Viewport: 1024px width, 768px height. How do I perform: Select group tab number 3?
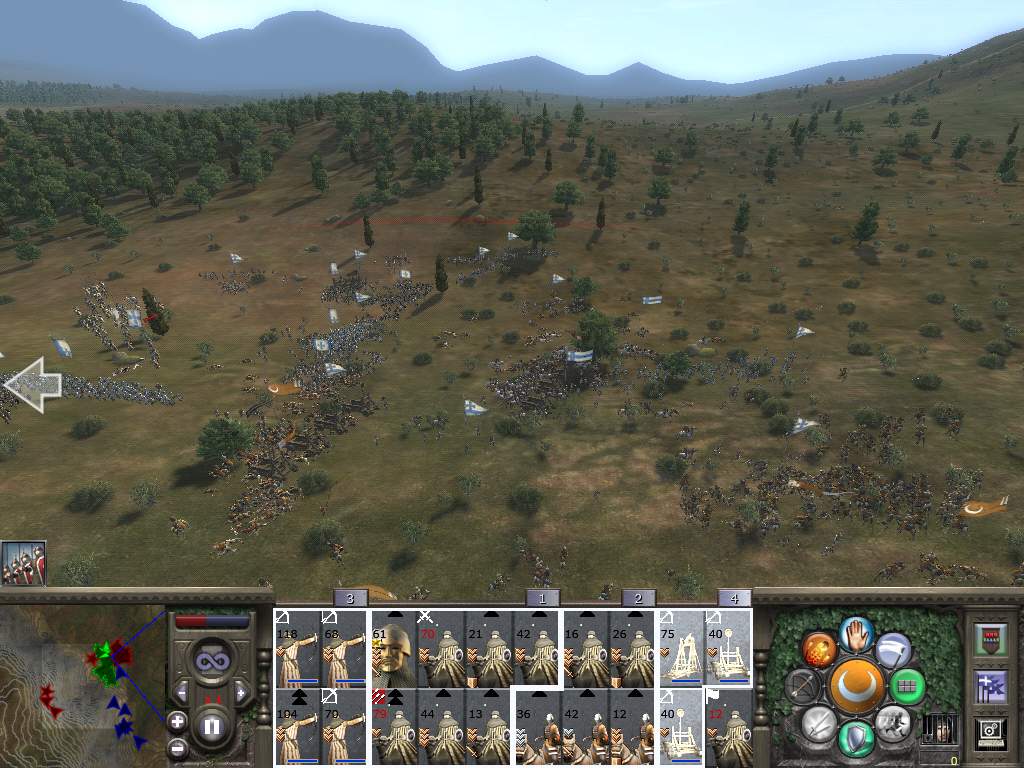point(349,598)
